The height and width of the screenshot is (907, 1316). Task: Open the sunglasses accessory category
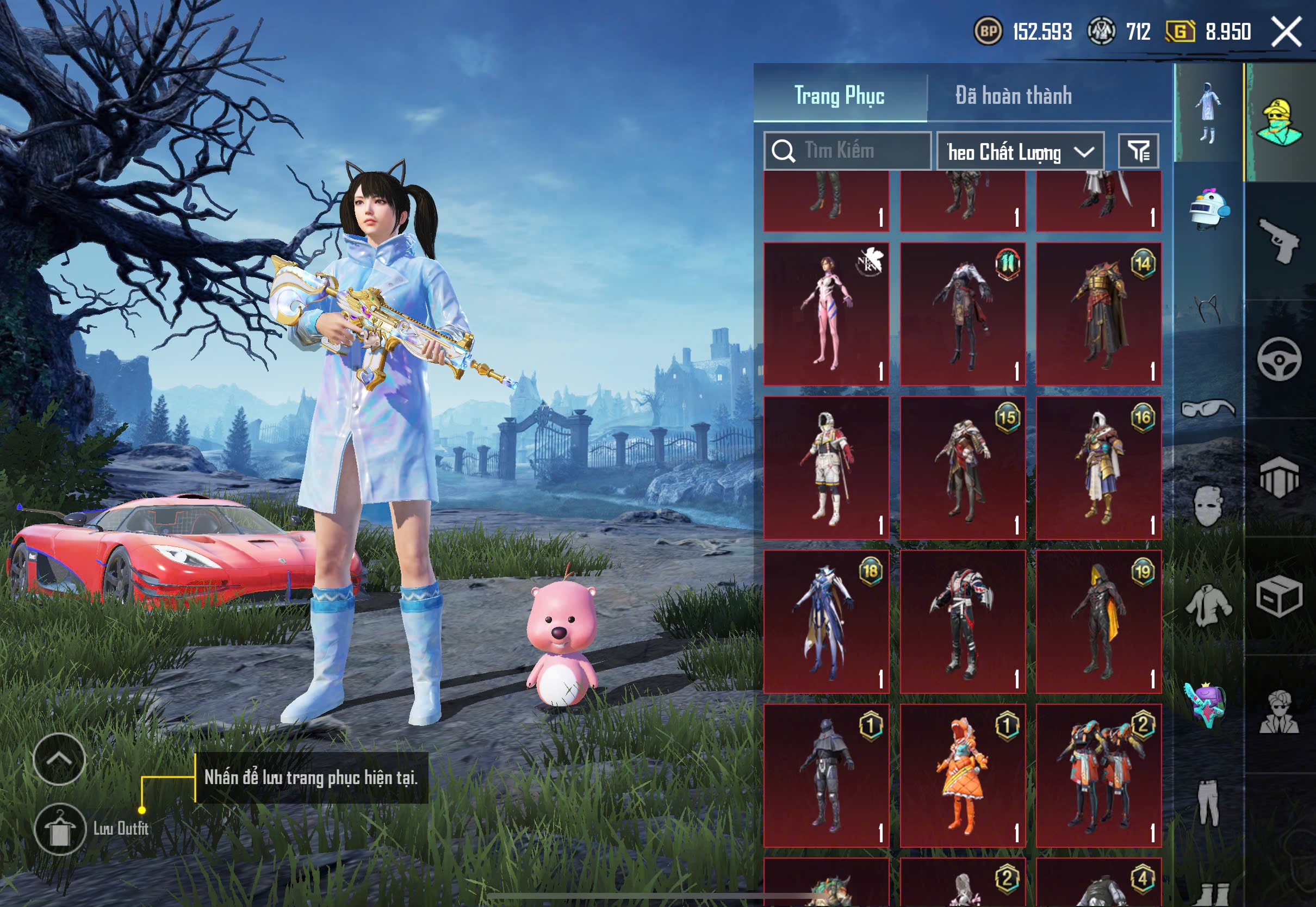tap(1208, 408)
